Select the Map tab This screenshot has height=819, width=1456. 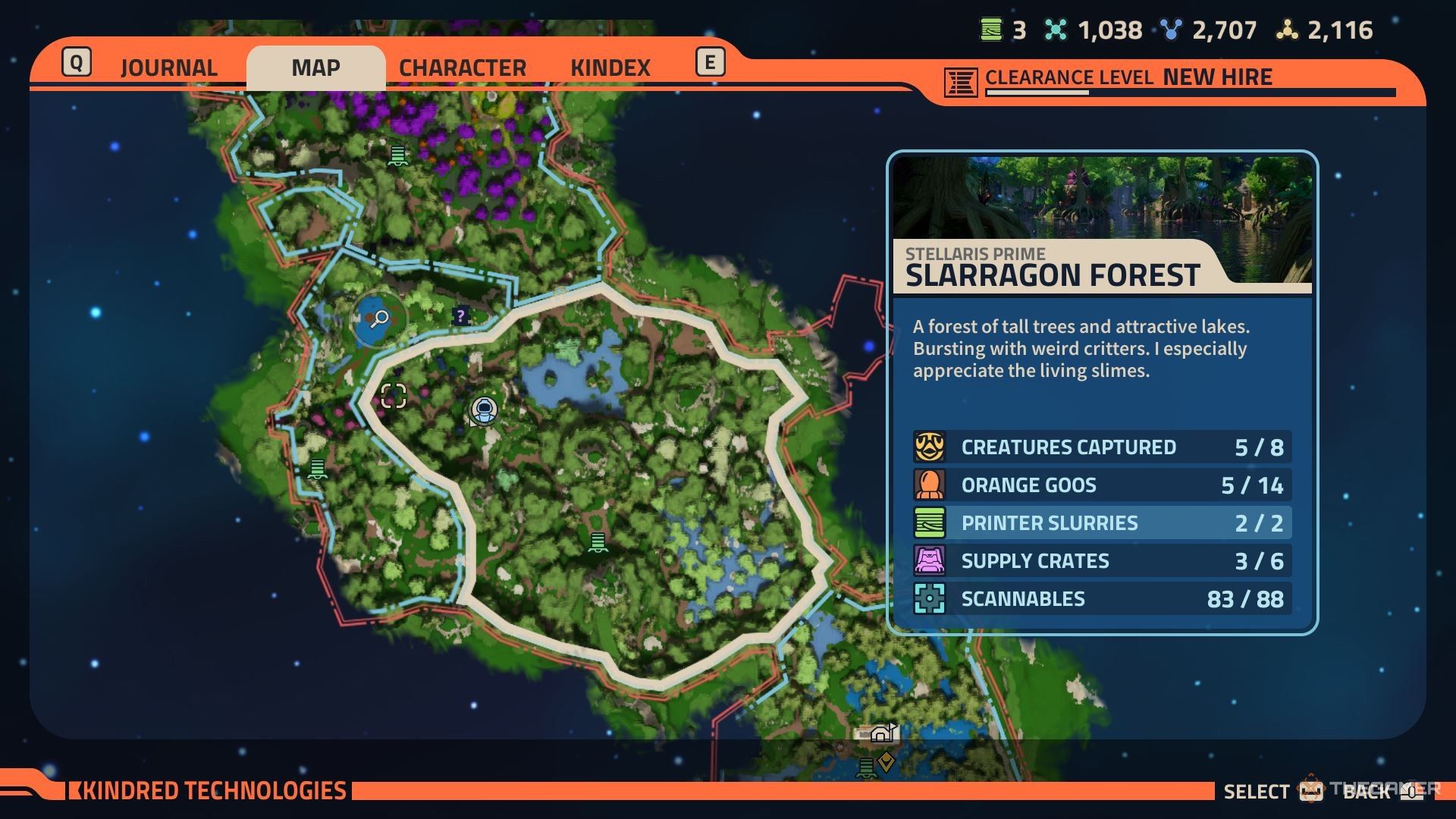coord(315,67)
